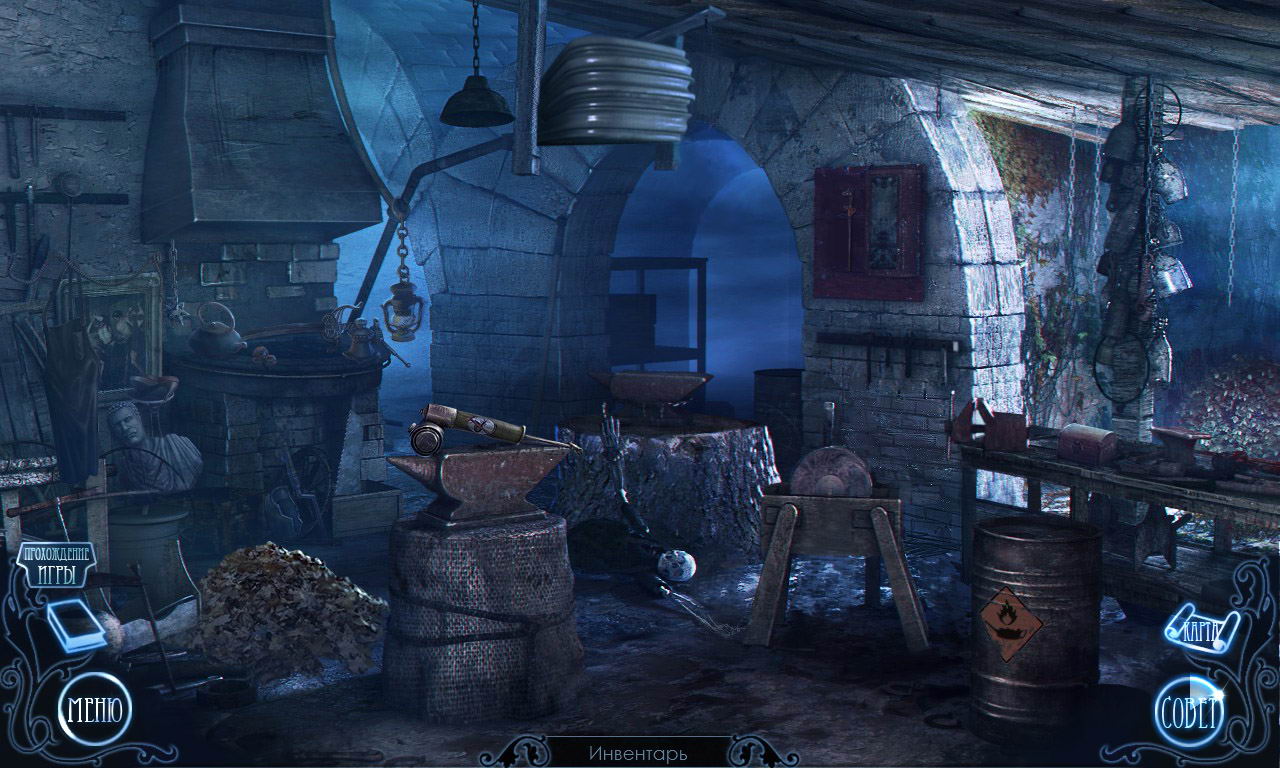
Task: Expand the Инвентарь inventory bar
Action: coord(639,752)
